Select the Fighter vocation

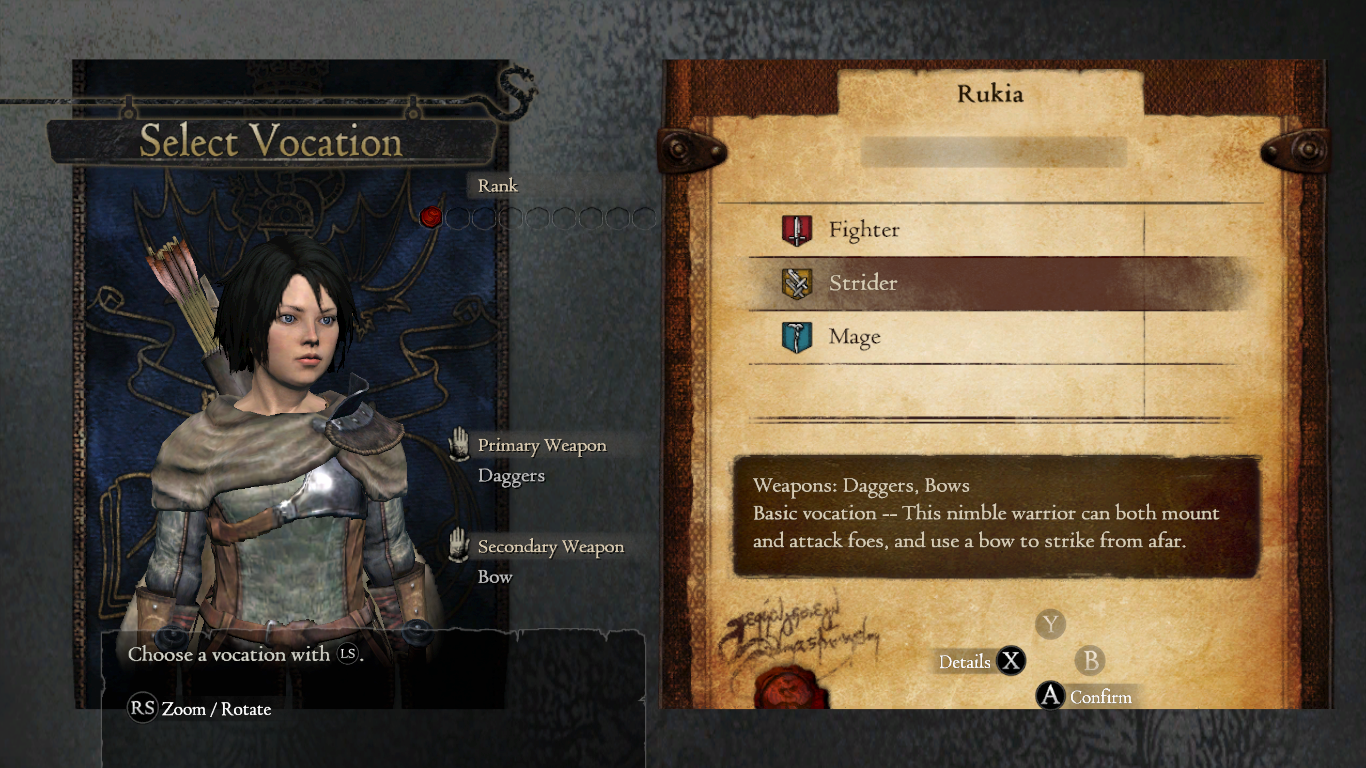(863, 231)
